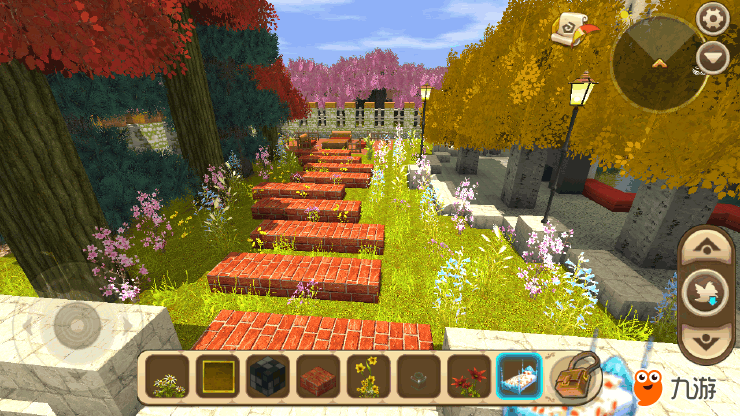The height and width of the screenshot is (416, 740).
Task: Select the red flower hotbar slot
Action: pos(468,378)
